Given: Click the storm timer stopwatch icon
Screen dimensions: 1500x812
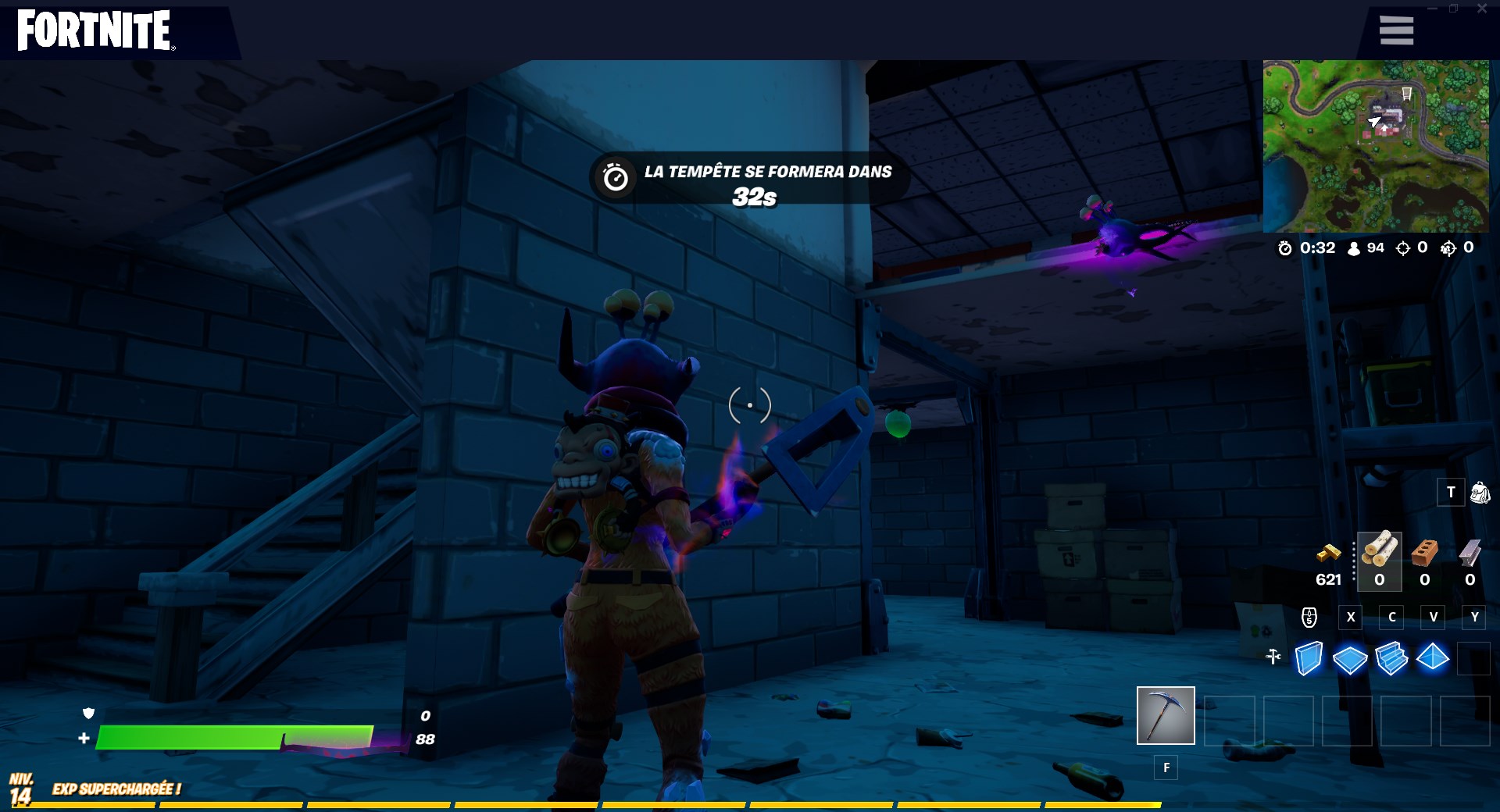Looking at the screenshot, I should coord(1284,248).
